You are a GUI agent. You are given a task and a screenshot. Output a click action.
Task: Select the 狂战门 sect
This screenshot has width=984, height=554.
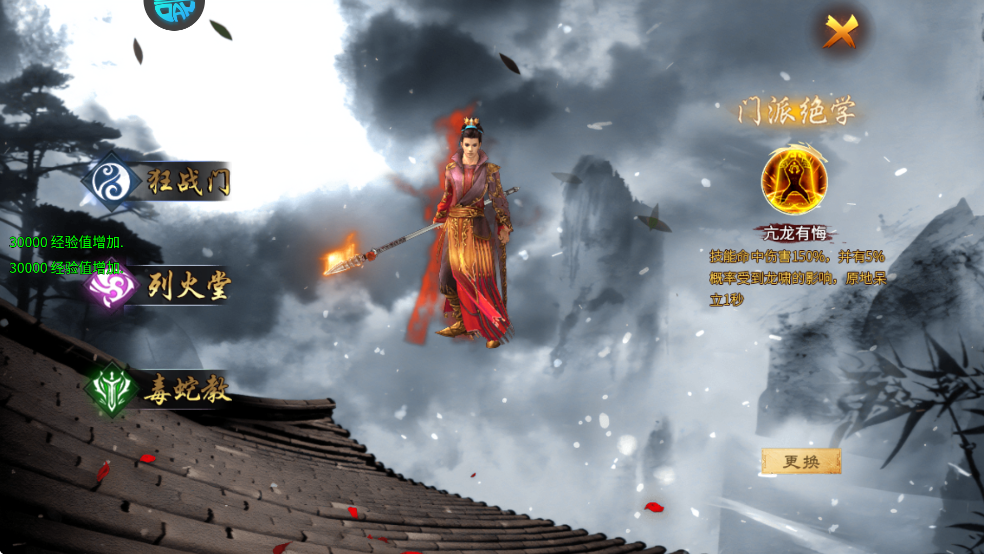click(160, 182)
